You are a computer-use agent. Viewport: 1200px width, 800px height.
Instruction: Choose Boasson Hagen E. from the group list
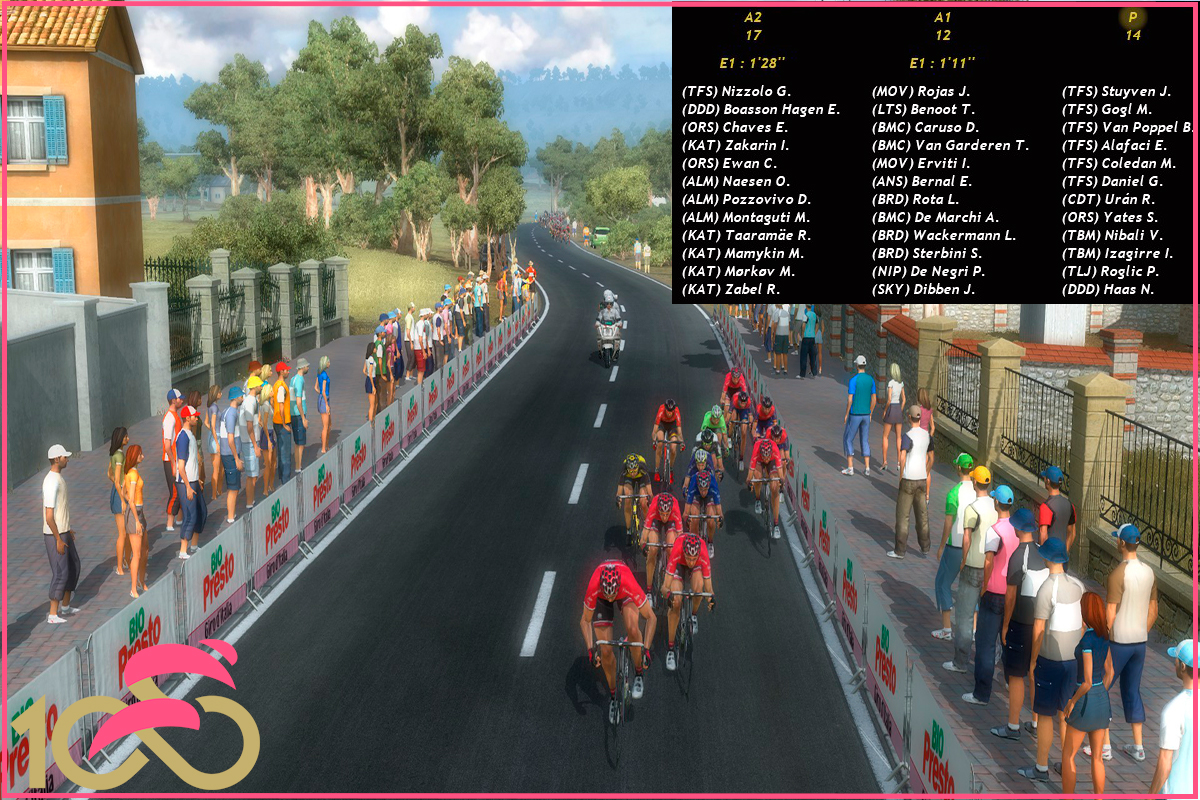pos(761,109)
